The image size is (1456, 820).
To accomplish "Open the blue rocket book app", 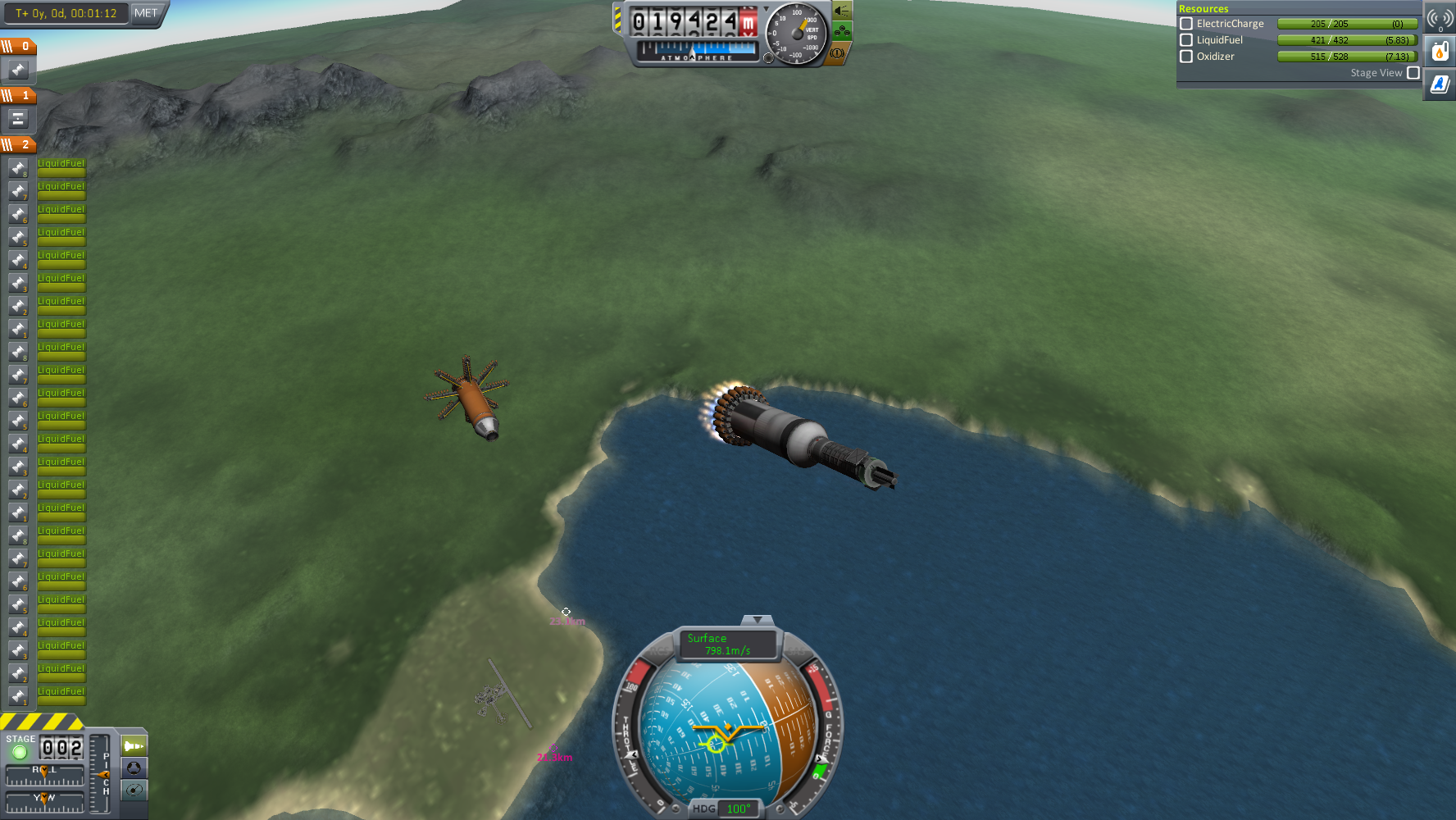I will coord(1440,84).
